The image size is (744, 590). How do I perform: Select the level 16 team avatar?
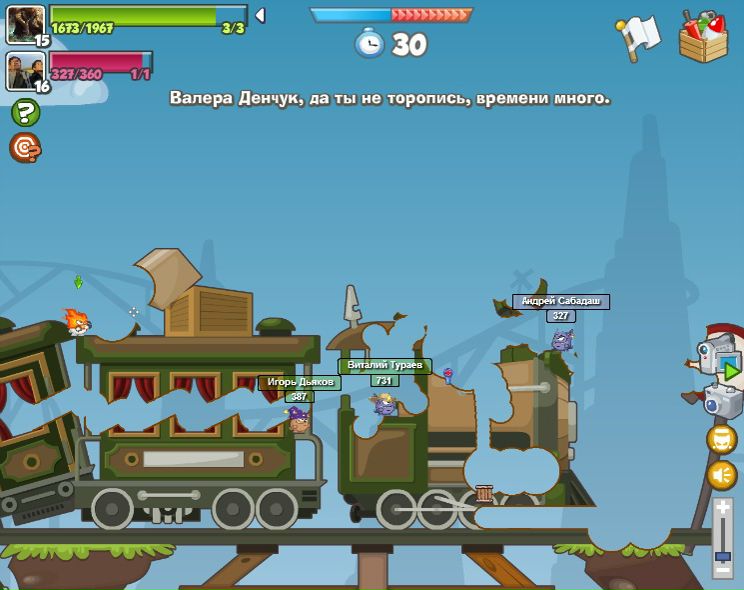[x=25, y=70]
